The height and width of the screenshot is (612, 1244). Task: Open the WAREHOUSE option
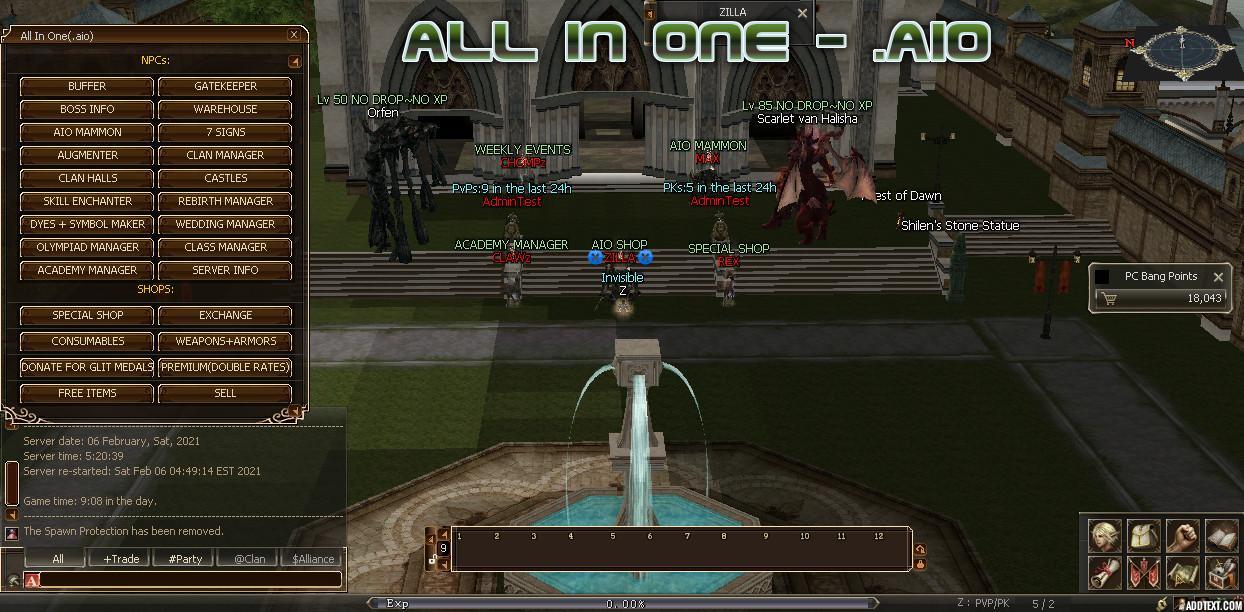tap(225, 109)
